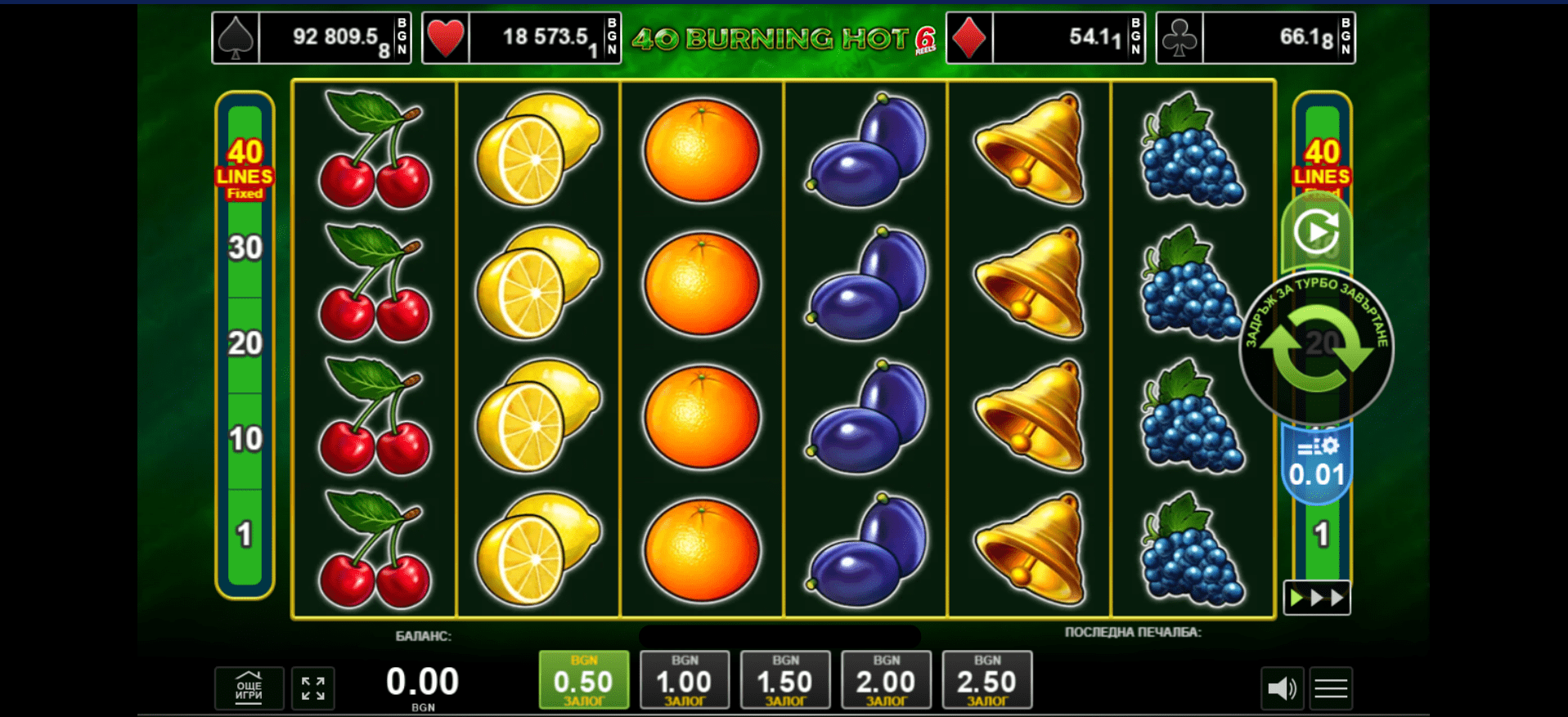Click the heart jackpot display
The height and width of the screenshot is (717, 1568).
pos(521,38)
